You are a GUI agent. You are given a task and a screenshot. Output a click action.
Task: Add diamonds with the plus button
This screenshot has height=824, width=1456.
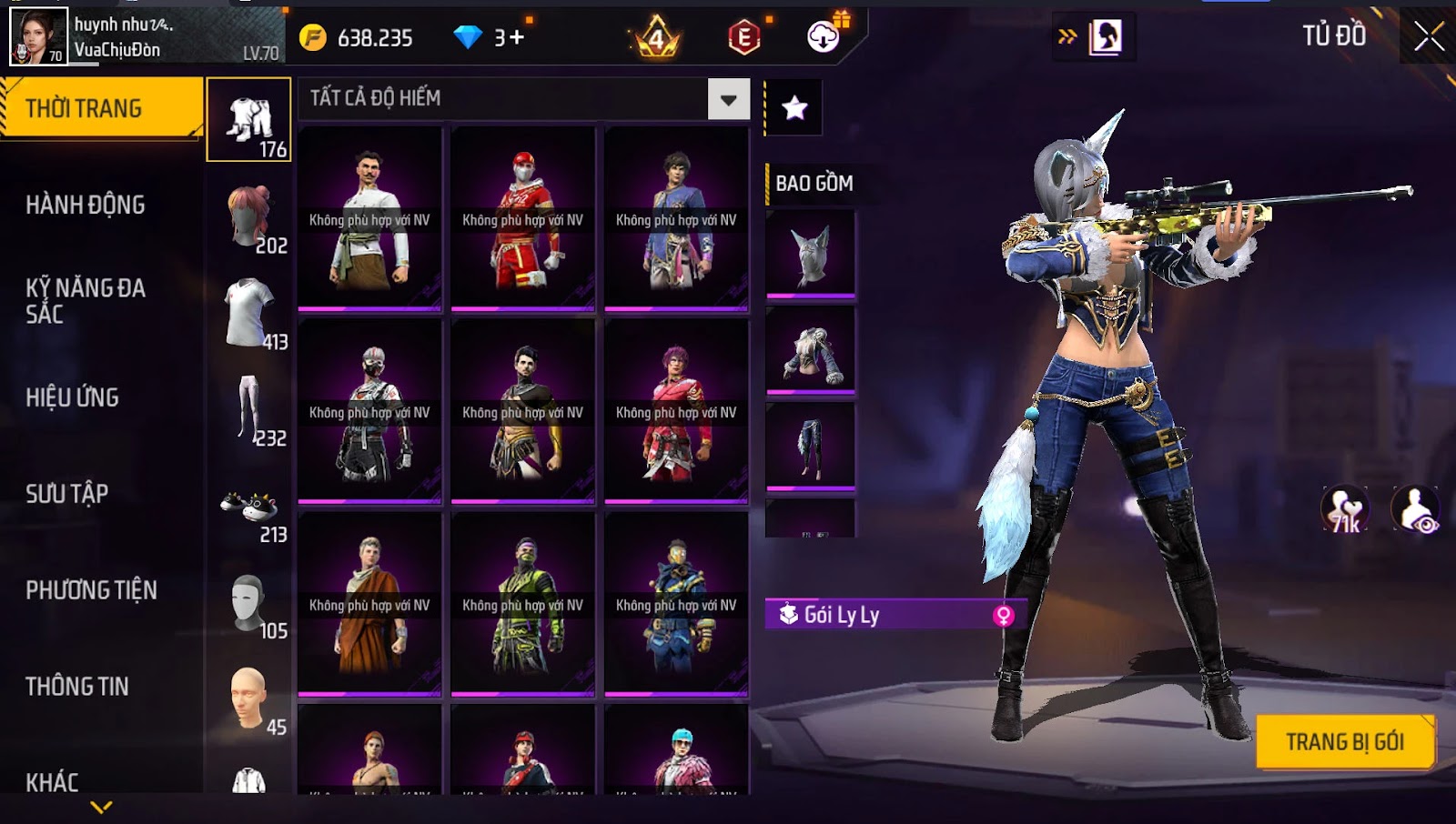coord(516,37)
